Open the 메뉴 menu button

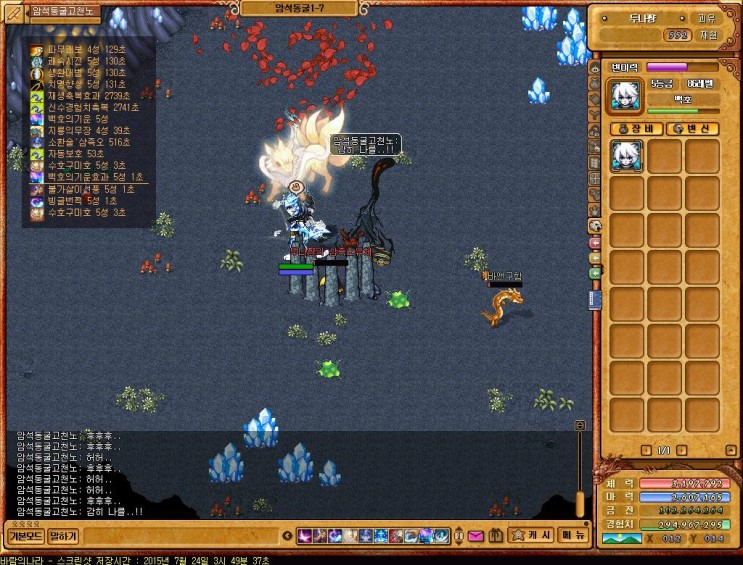coord(573,535)
